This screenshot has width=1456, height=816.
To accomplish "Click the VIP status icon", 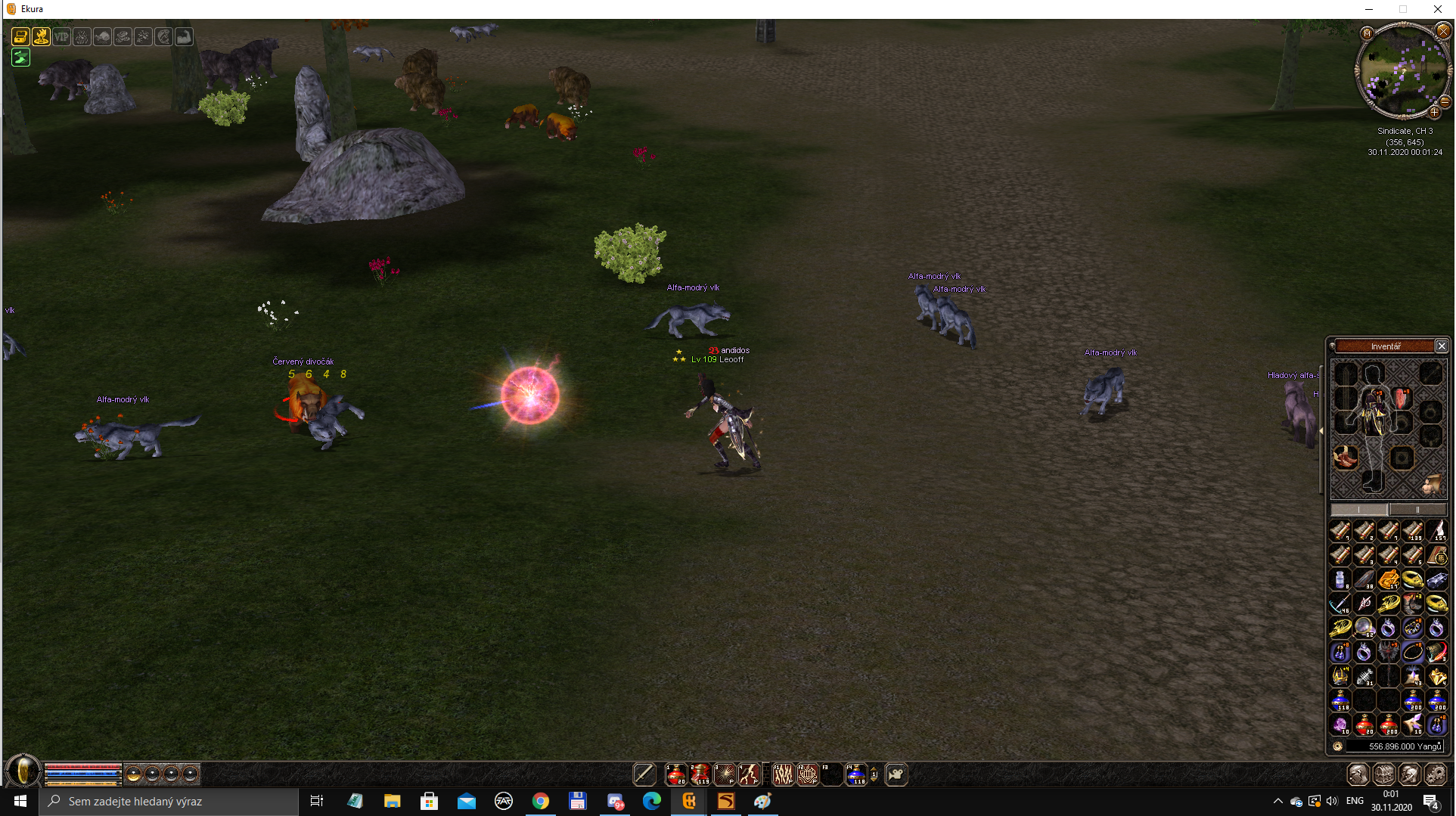I will 61,36.
